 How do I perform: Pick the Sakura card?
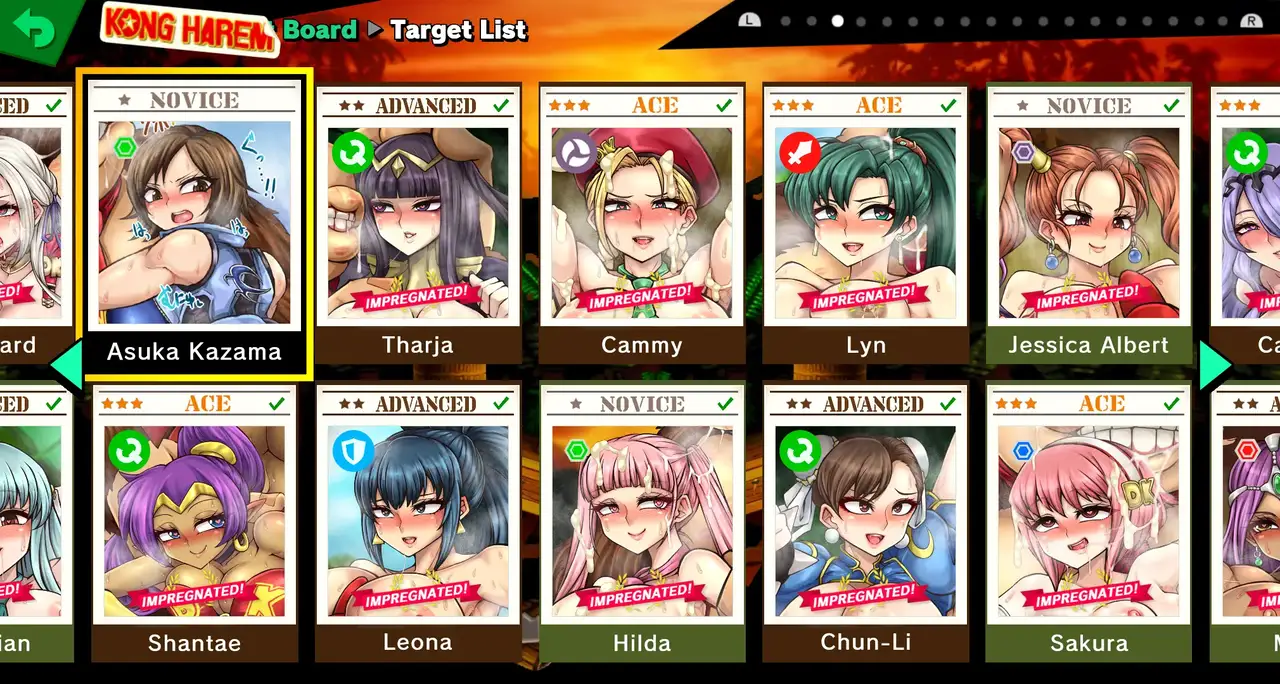[1088, 523]
